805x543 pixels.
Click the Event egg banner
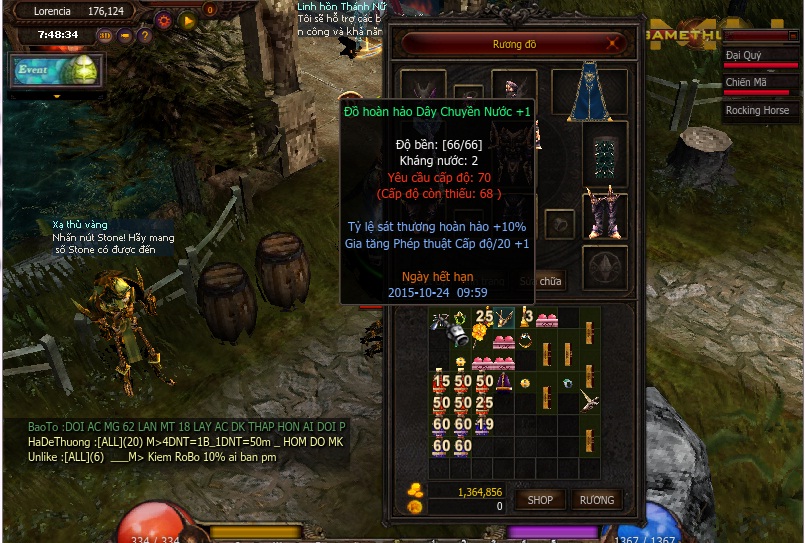57,71
